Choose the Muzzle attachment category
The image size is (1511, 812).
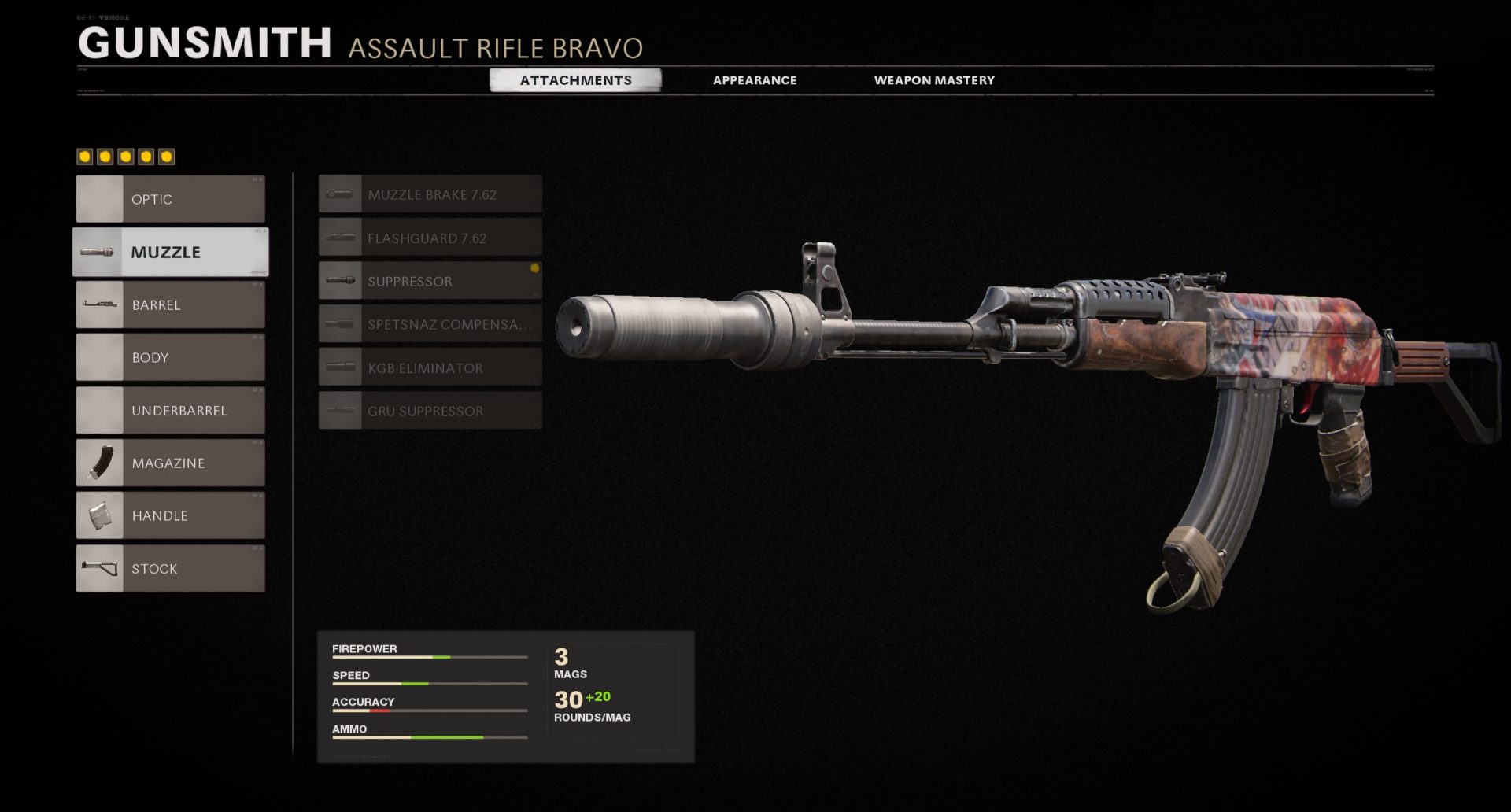pyautogui.click(x=171, y=252)
